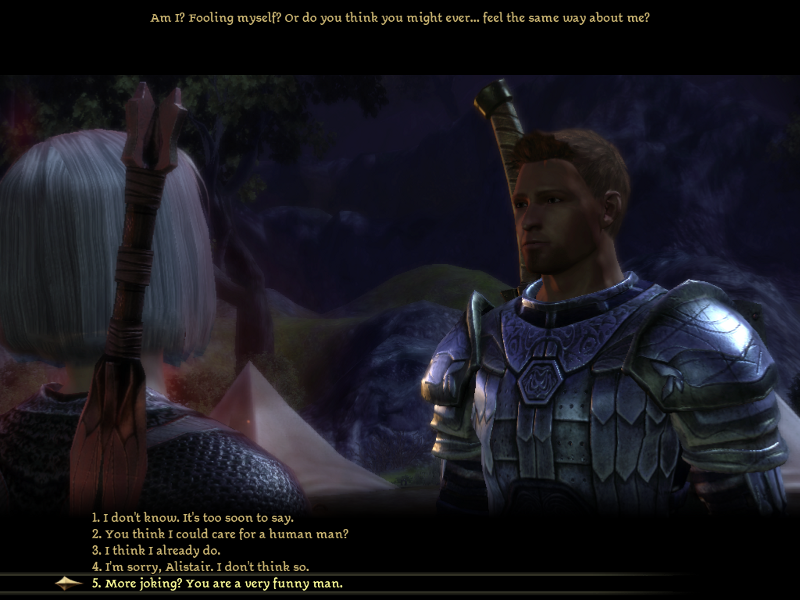The height and width of the screenshot is (600, 800).
Task: Reply "More joking? You are a very funny man."
Action: click(x=217, y=583)
